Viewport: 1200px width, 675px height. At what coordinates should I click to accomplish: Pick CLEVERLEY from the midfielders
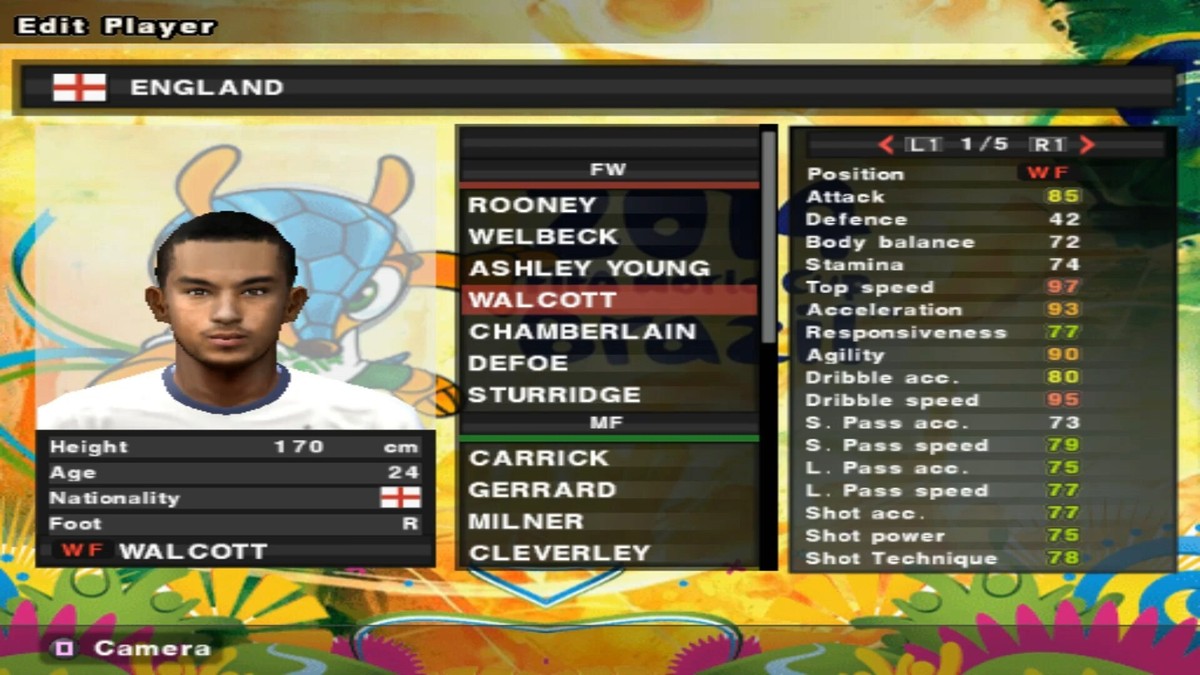pyautogui.click(x=560, y=553)
